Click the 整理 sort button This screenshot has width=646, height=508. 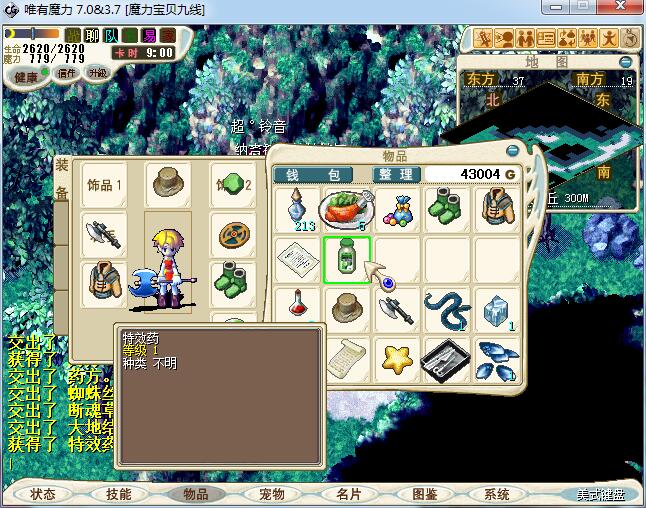click(396, 174)
